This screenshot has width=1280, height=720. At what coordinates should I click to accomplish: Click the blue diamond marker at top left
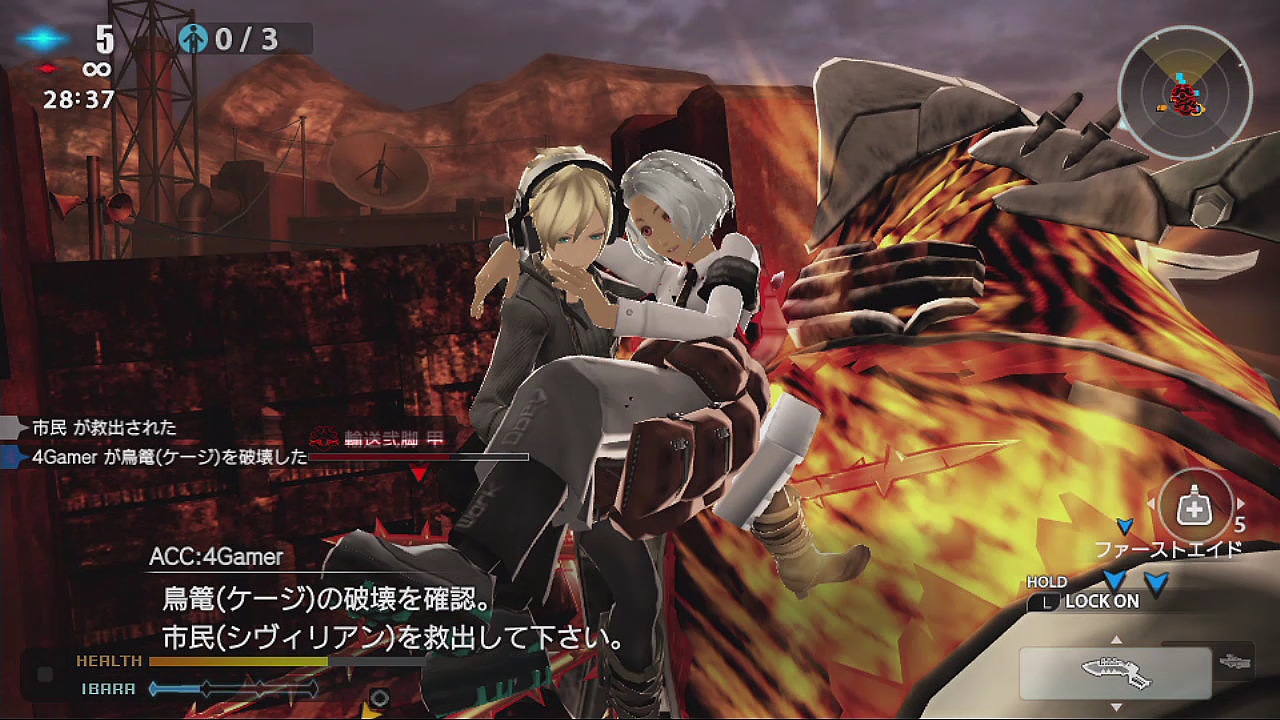[43, 38]
